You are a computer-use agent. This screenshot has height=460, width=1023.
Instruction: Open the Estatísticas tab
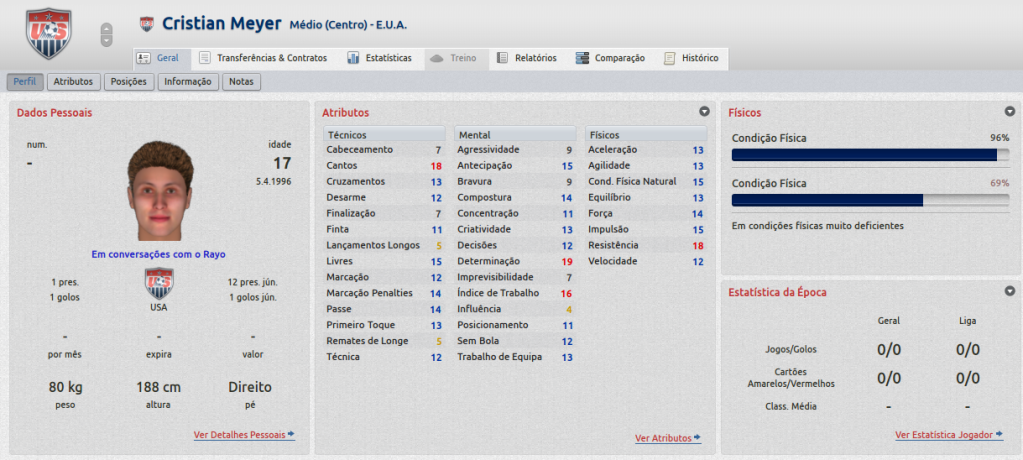tap(379, 58)
